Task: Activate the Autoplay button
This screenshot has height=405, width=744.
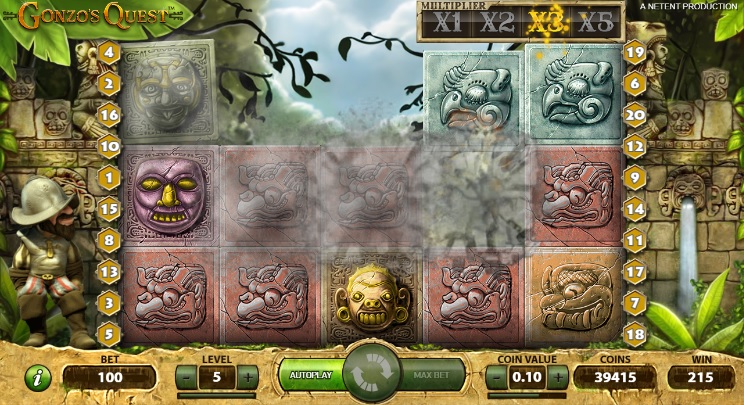Action: pos(311,375)
